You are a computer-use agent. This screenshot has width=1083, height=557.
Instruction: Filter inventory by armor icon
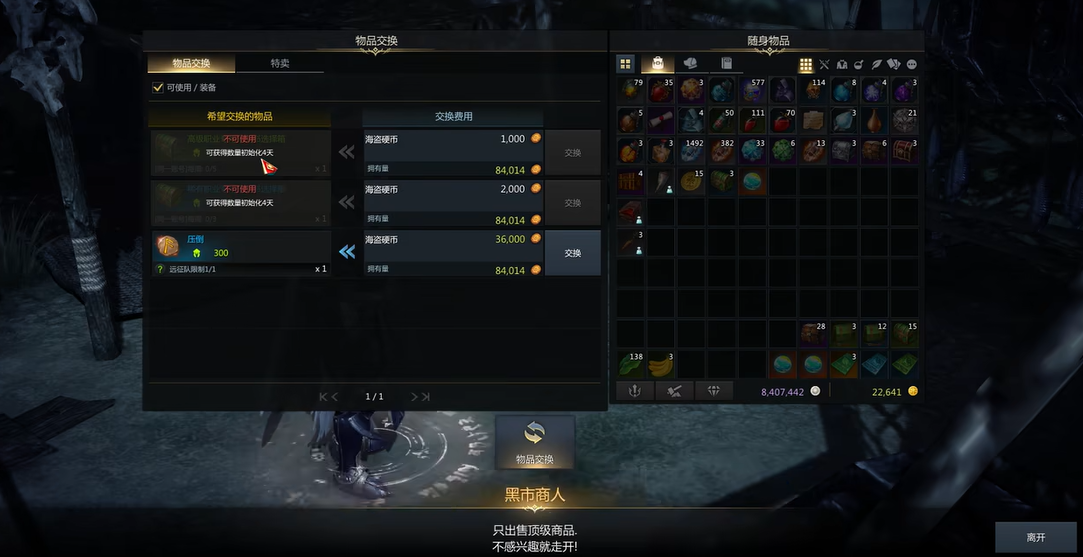click(x=841, y=65)
